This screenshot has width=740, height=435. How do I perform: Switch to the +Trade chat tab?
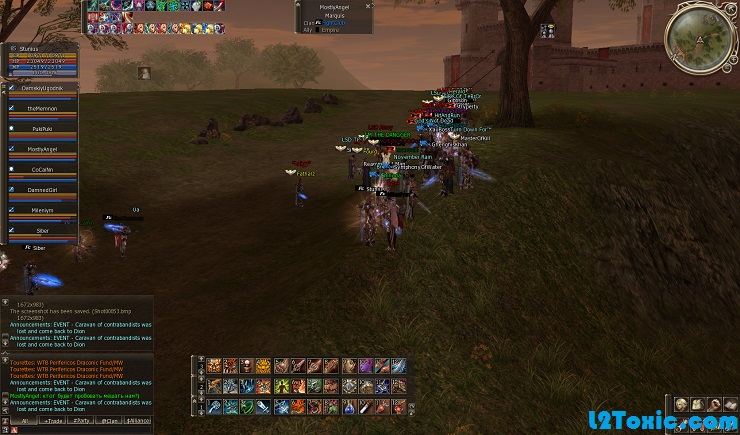click(53, 421)
